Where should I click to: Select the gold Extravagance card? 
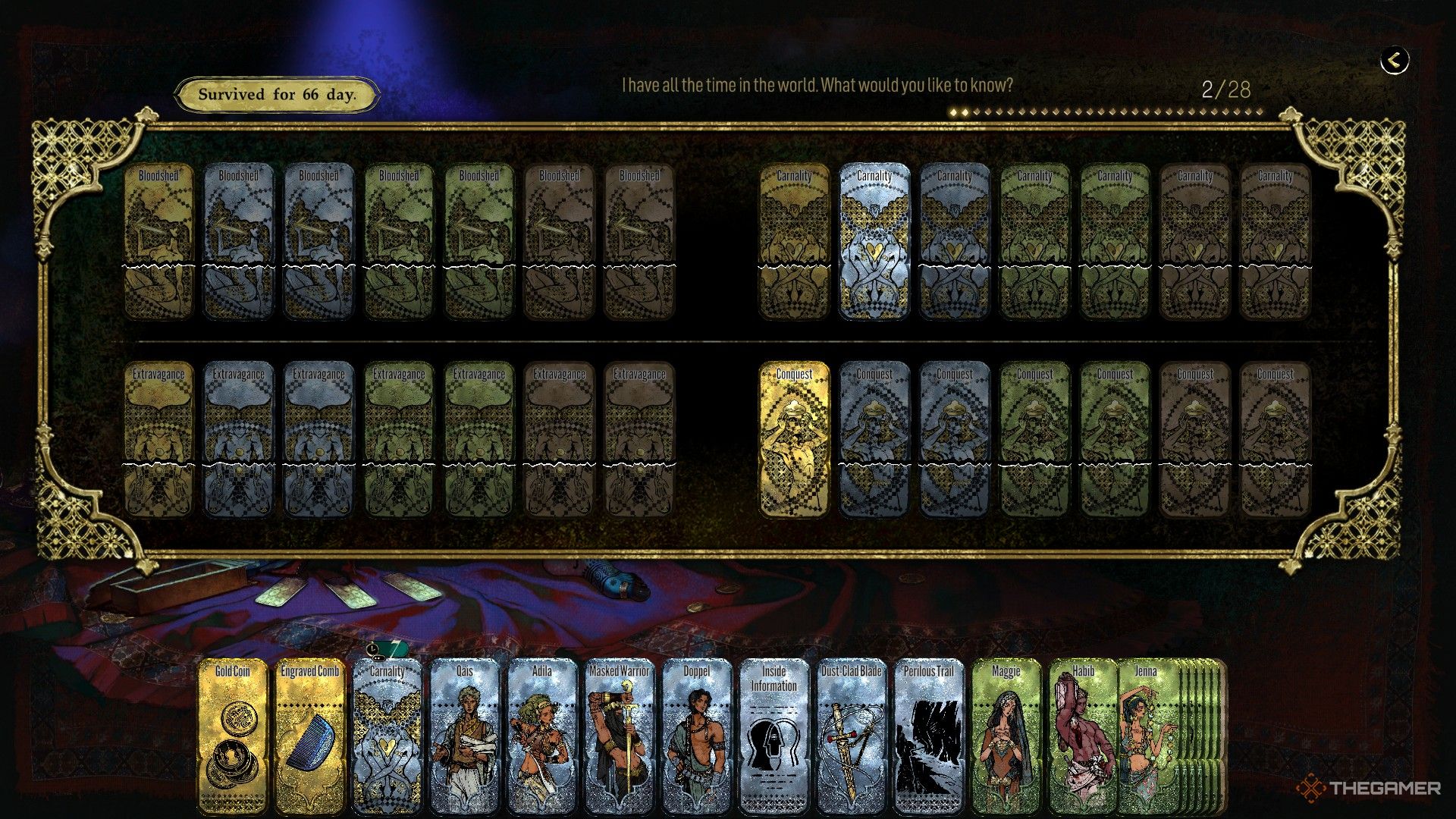[158, 440]
